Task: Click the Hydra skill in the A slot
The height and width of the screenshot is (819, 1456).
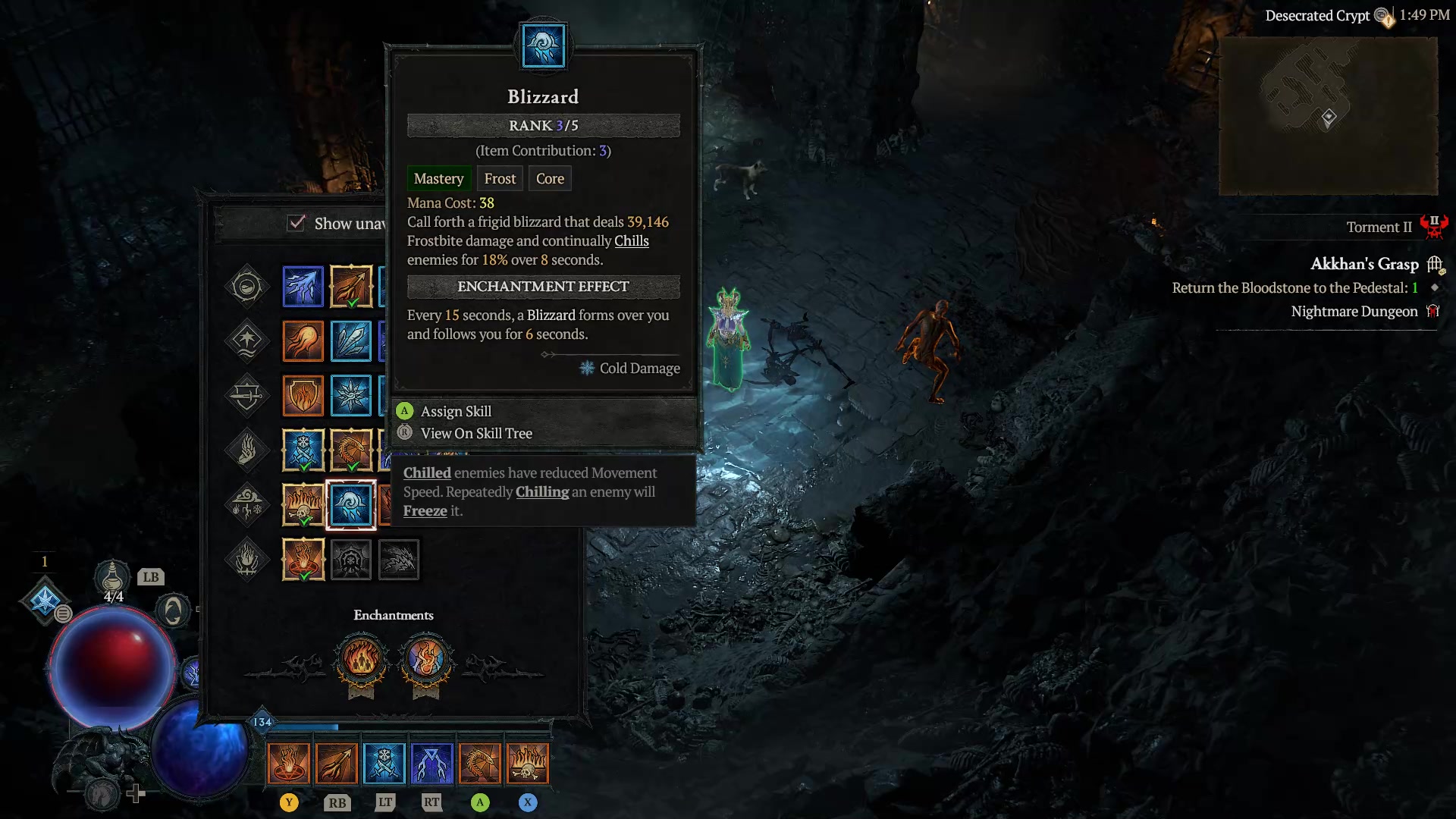Action: pyautogui.click(x=481, y=762)
